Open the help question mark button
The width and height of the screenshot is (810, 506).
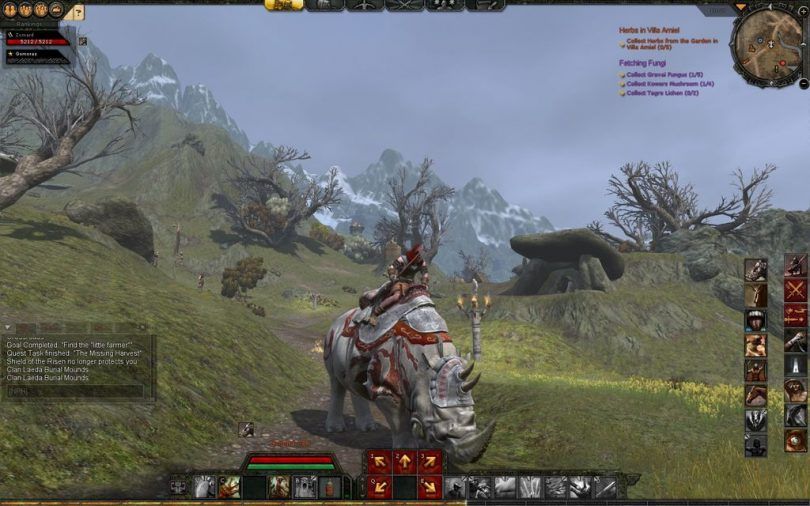click(x=79, y=12)
